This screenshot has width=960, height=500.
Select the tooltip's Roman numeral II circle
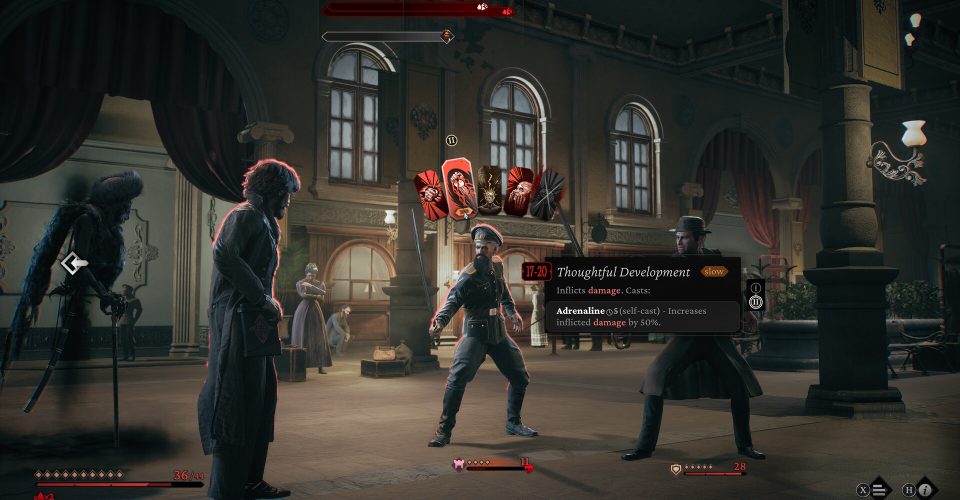click(x=756, y=302)
